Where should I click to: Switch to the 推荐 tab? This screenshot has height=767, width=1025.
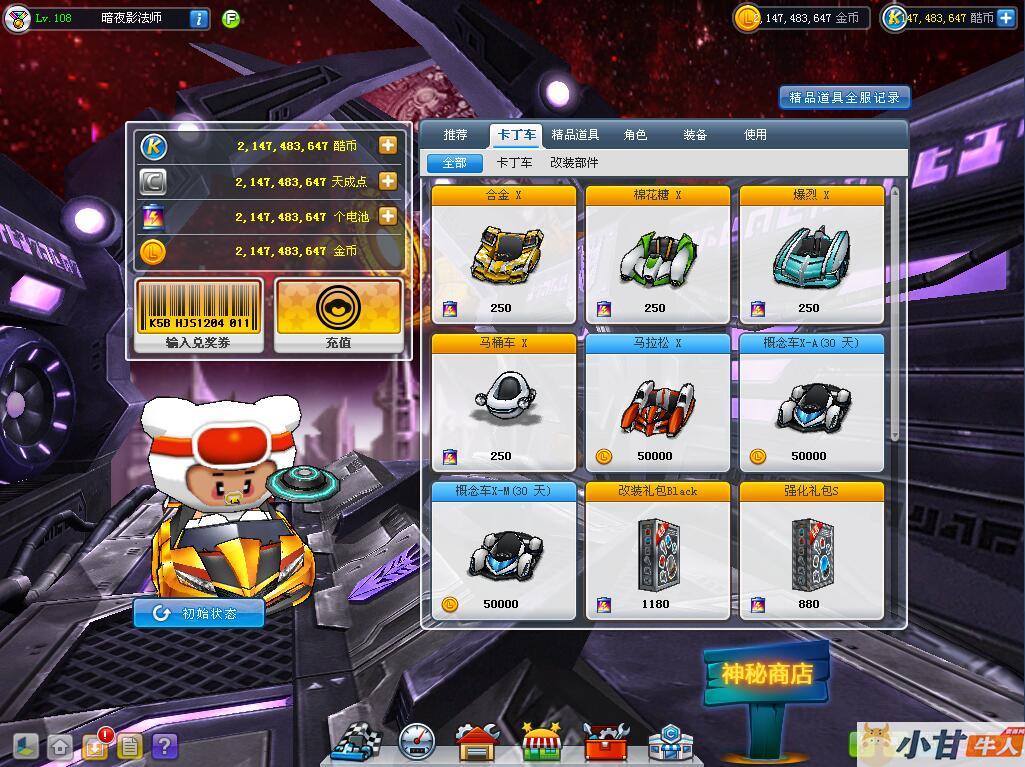(x=455, y=135)
